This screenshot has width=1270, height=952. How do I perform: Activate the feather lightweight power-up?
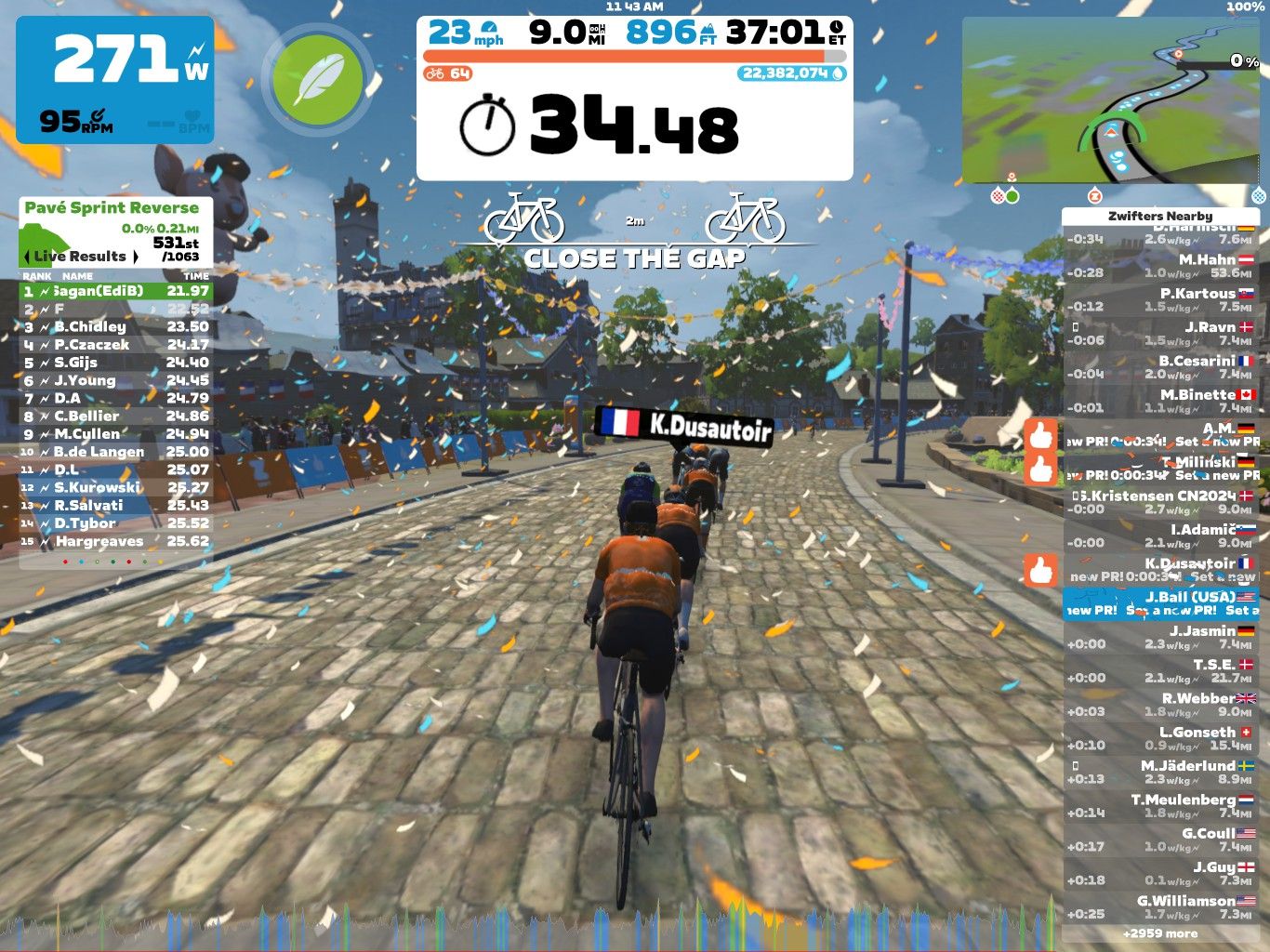pyautogui.click(x=318, y=81)
